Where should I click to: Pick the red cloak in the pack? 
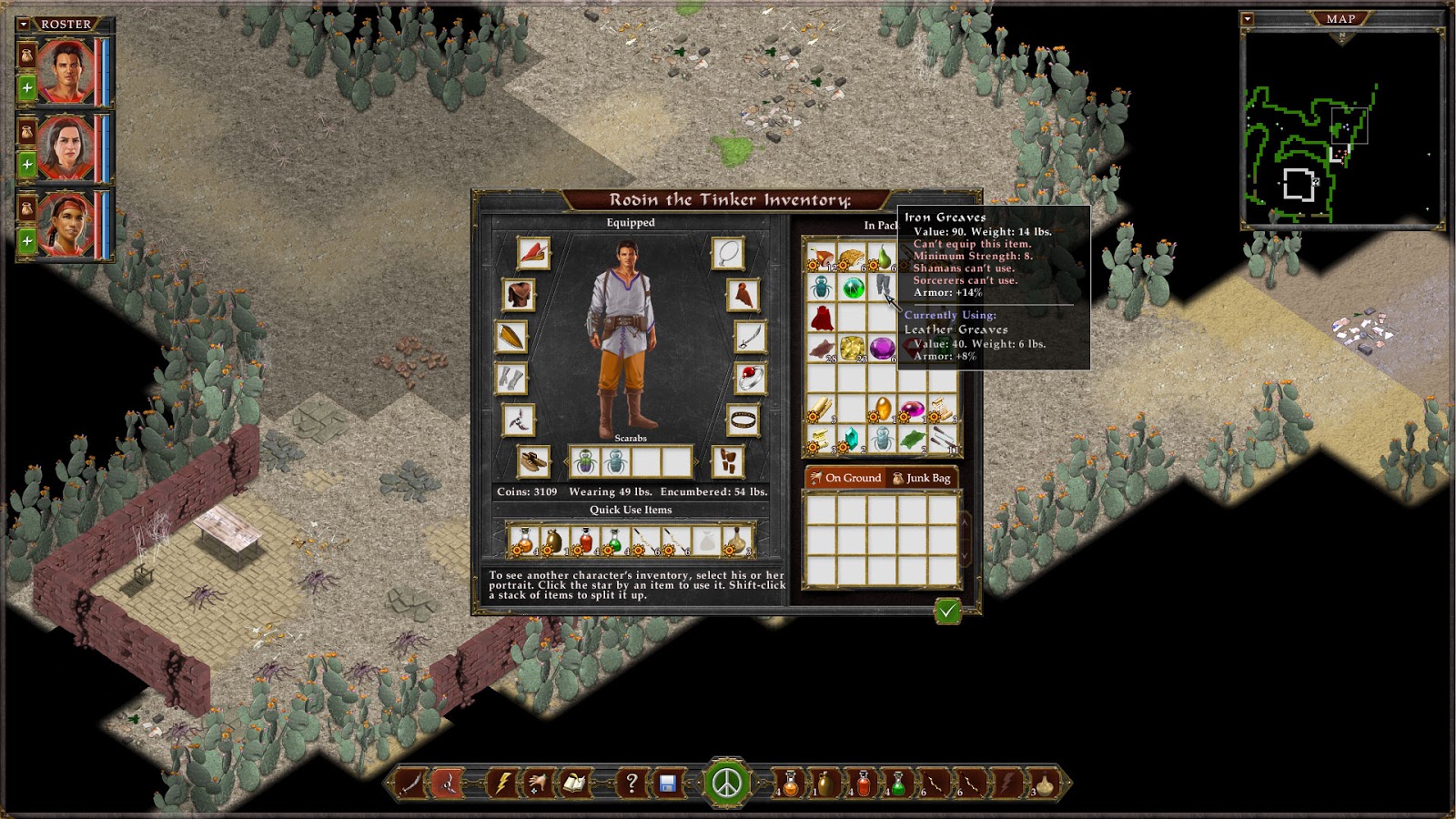(x=822, y=318)
